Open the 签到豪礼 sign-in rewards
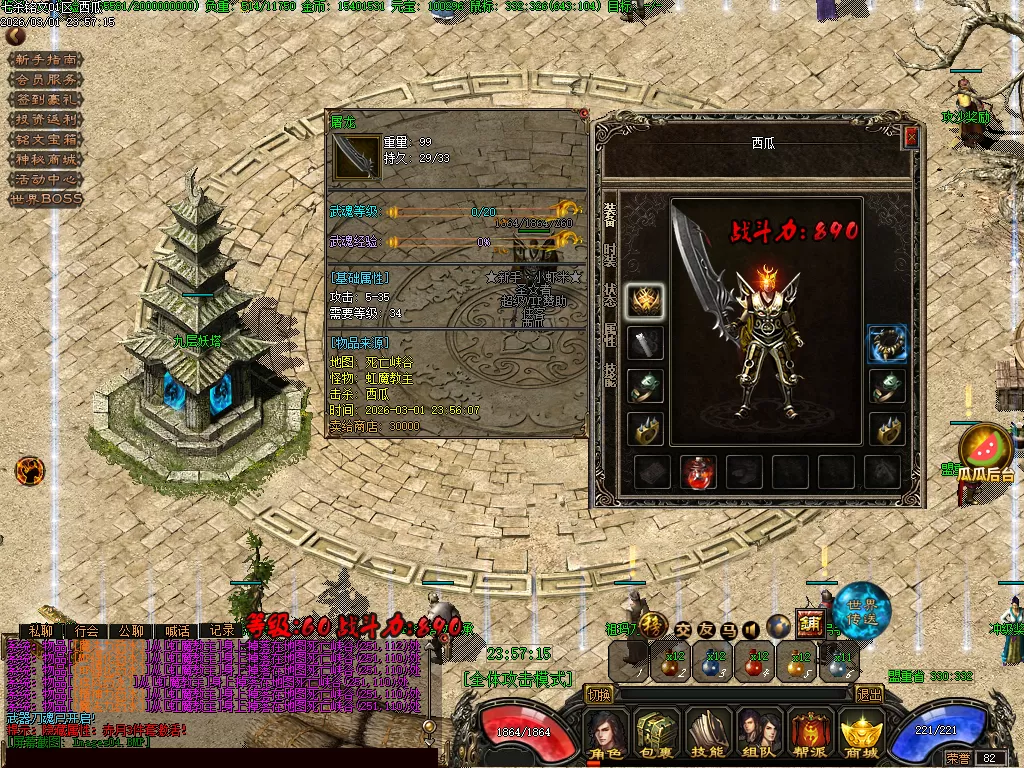The height and width of the screenshot is (768, 1024). [45, 99]
